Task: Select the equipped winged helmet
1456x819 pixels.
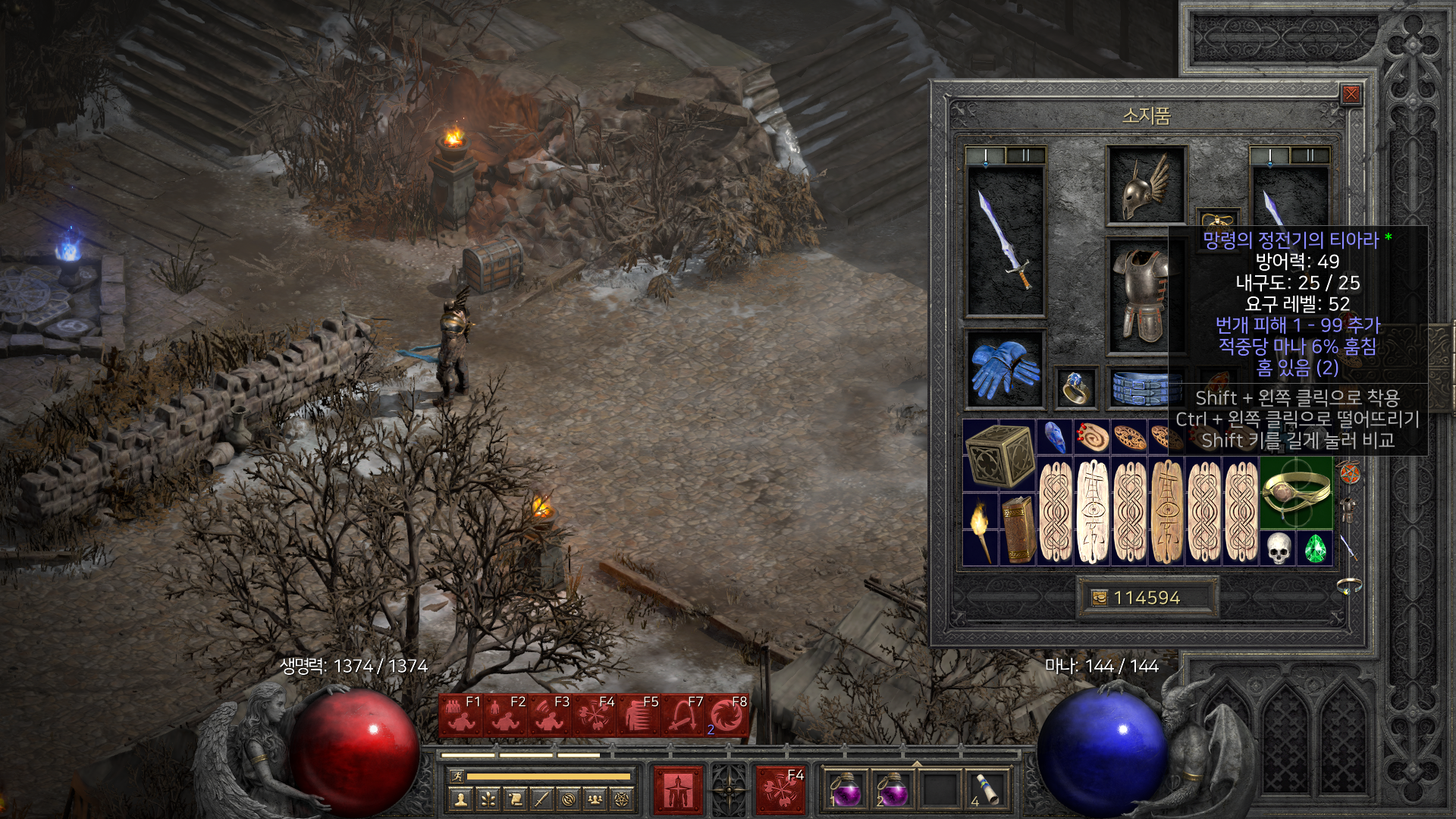Action: pos(1145,186)
